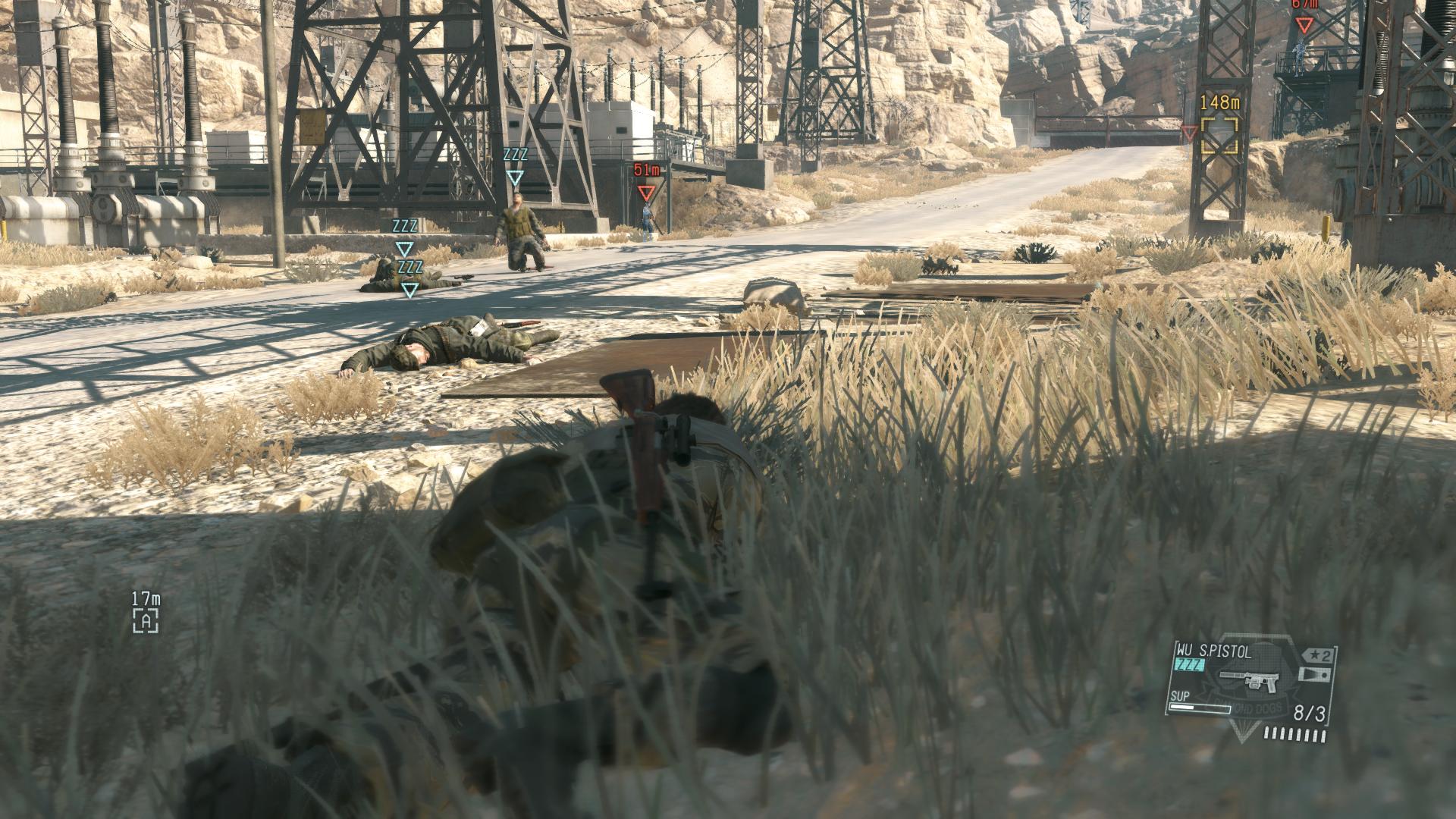Image resolution: width=1456 pixels, height=819 pixels.
Task: Click the 17m waypoint marker labeled A
Action: click(x=146, y=621)
